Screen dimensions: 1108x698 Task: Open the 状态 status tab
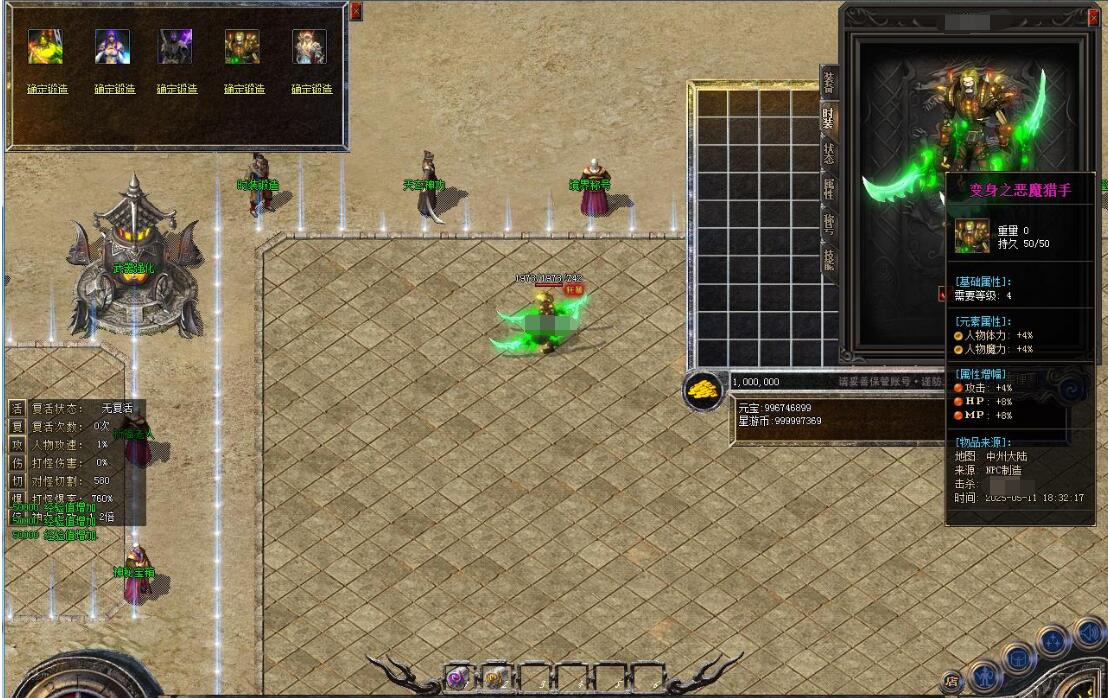click(x=828, y=153)
